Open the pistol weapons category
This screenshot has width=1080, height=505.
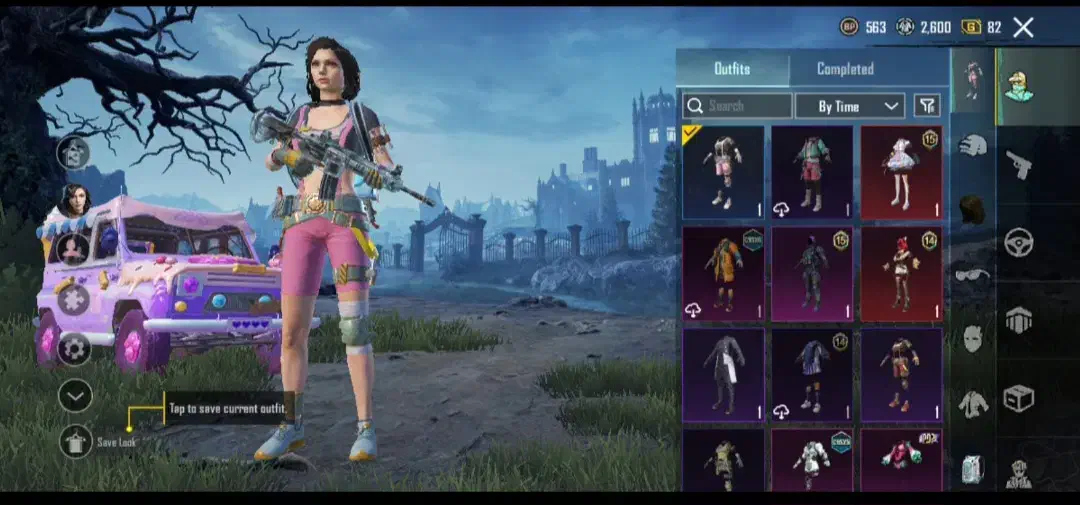[1018, 164]
